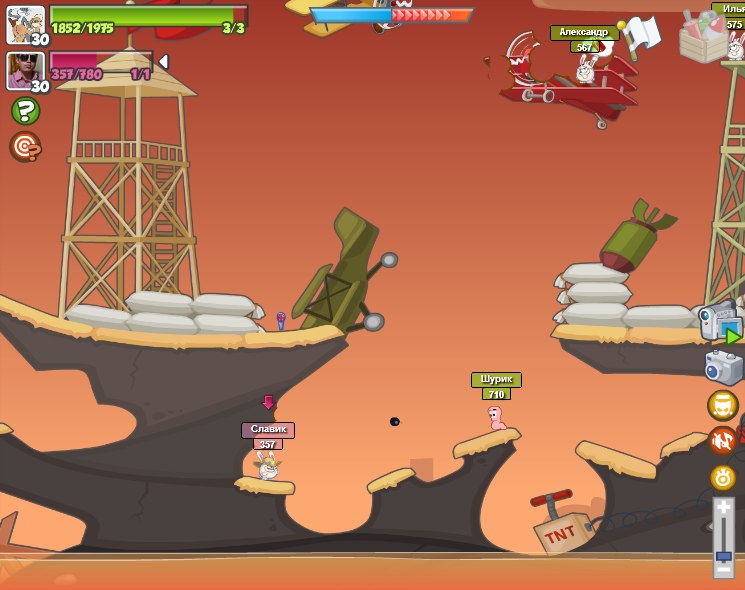Click the yellow eye view button

coord(723,477)
